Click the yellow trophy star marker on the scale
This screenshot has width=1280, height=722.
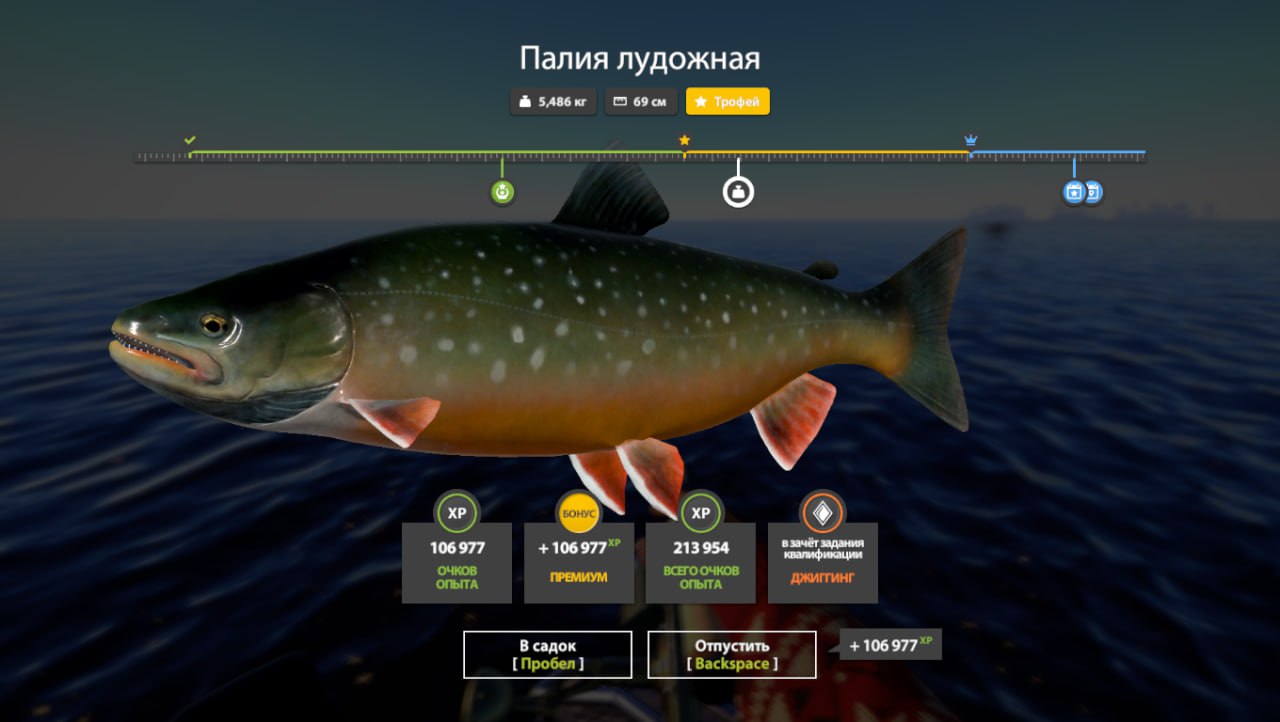click(684, 141)
